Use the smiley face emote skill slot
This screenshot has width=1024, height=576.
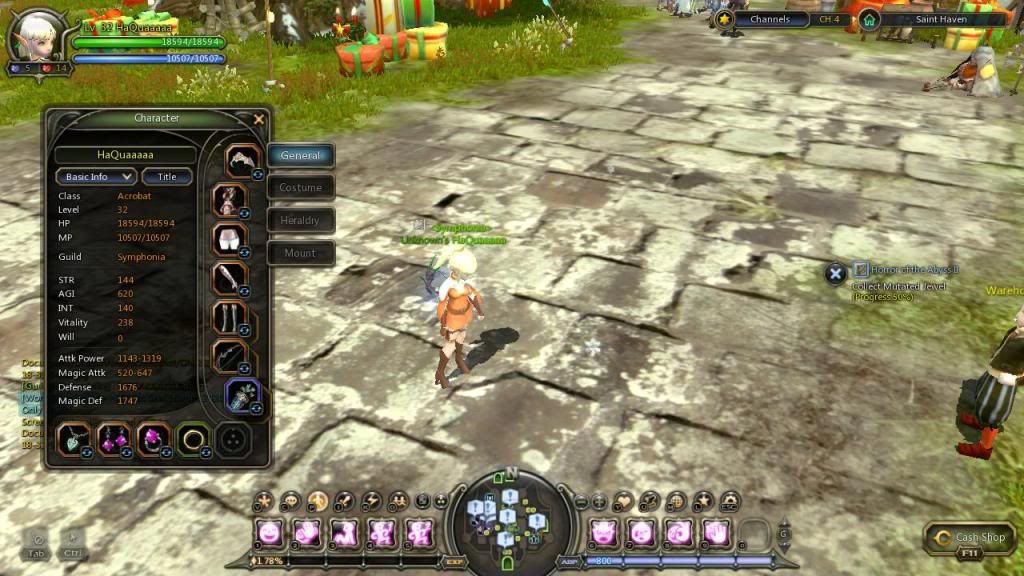(x=268, y=532)
